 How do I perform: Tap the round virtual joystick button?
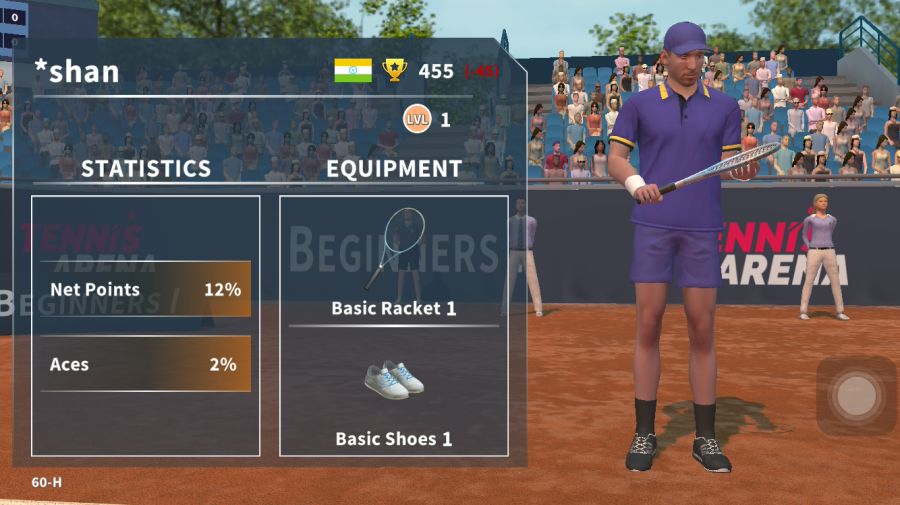point(855,396)
